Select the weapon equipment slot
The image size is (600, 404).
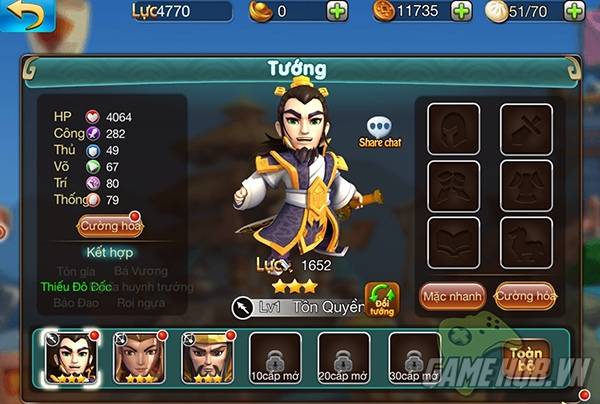pyautogui.click(x=524, y=126)
